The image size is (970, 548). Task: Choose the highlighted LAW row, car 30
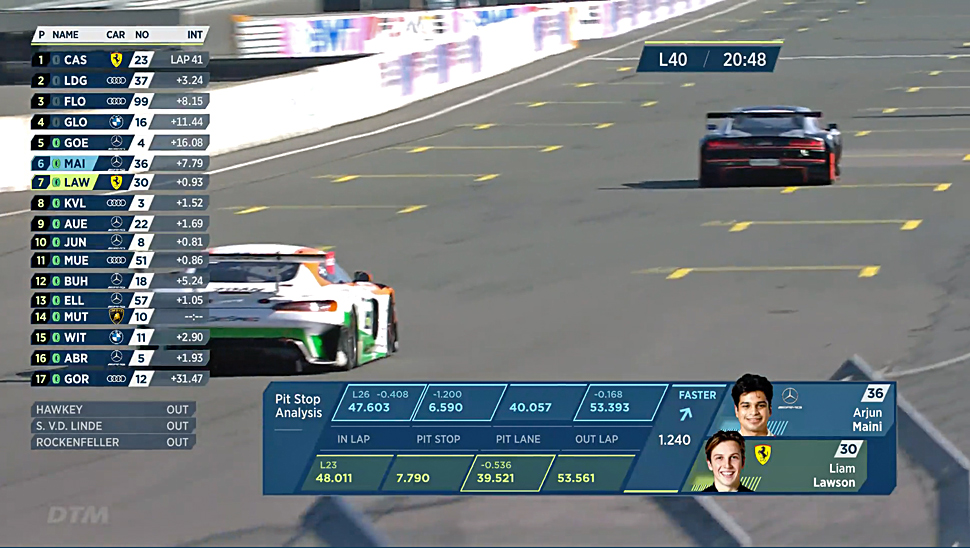(120, 182)
